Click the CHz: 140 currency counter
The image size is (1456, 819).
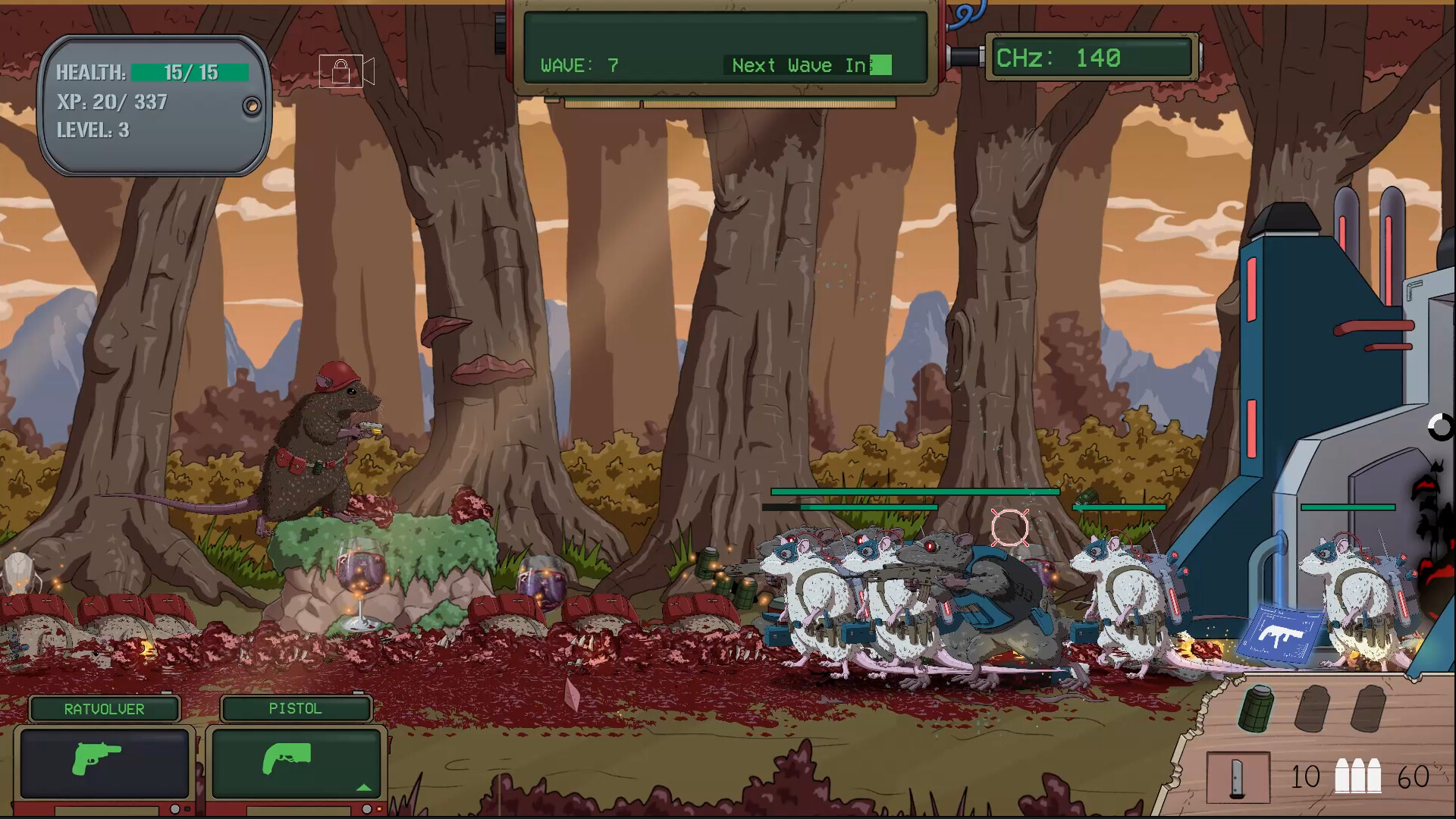click(x=1092, y=58)
